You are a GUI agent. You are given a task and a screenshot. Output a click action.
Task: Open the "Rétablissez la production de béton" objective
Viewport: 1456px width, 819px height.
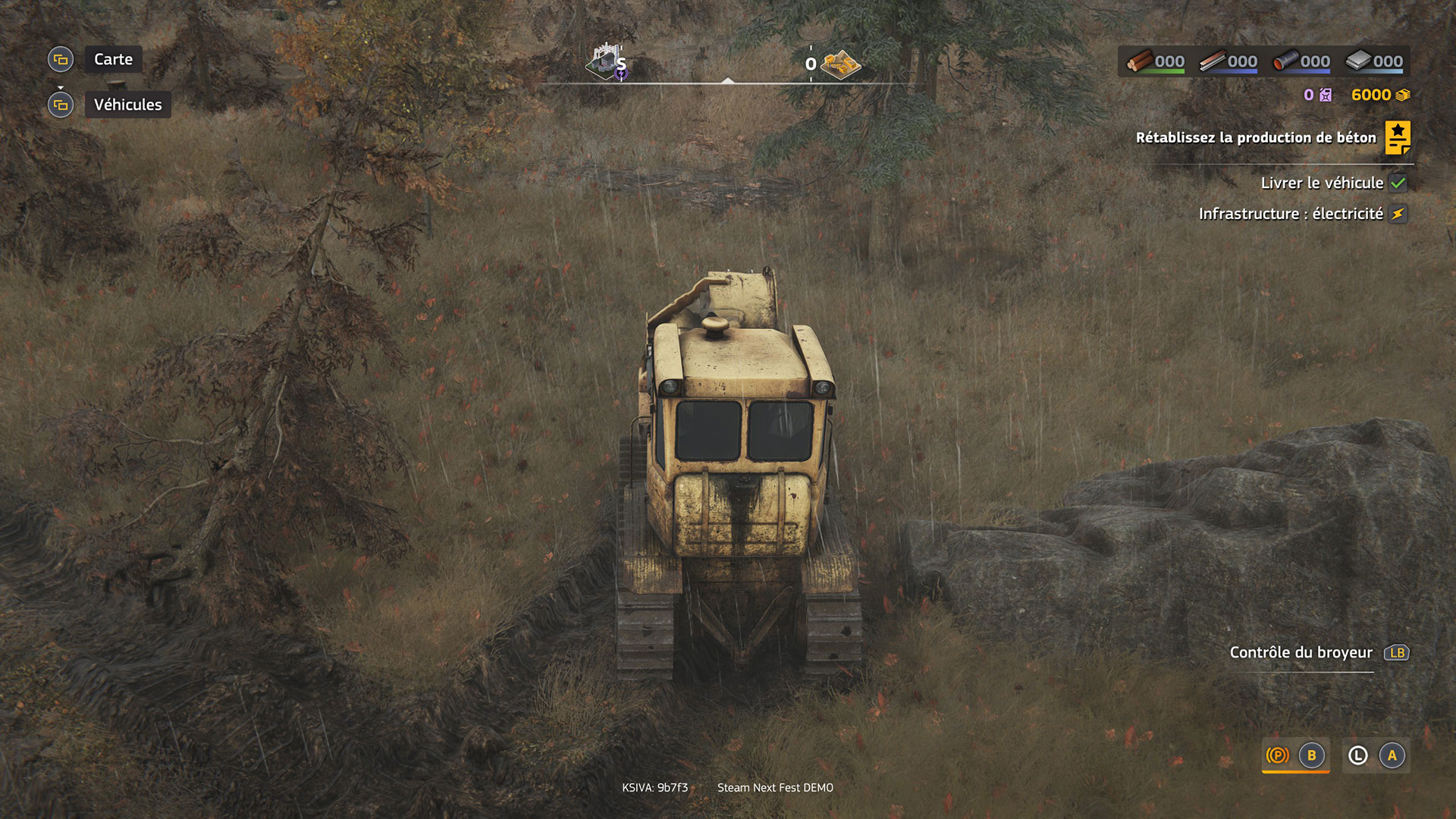click(1255, 137)
